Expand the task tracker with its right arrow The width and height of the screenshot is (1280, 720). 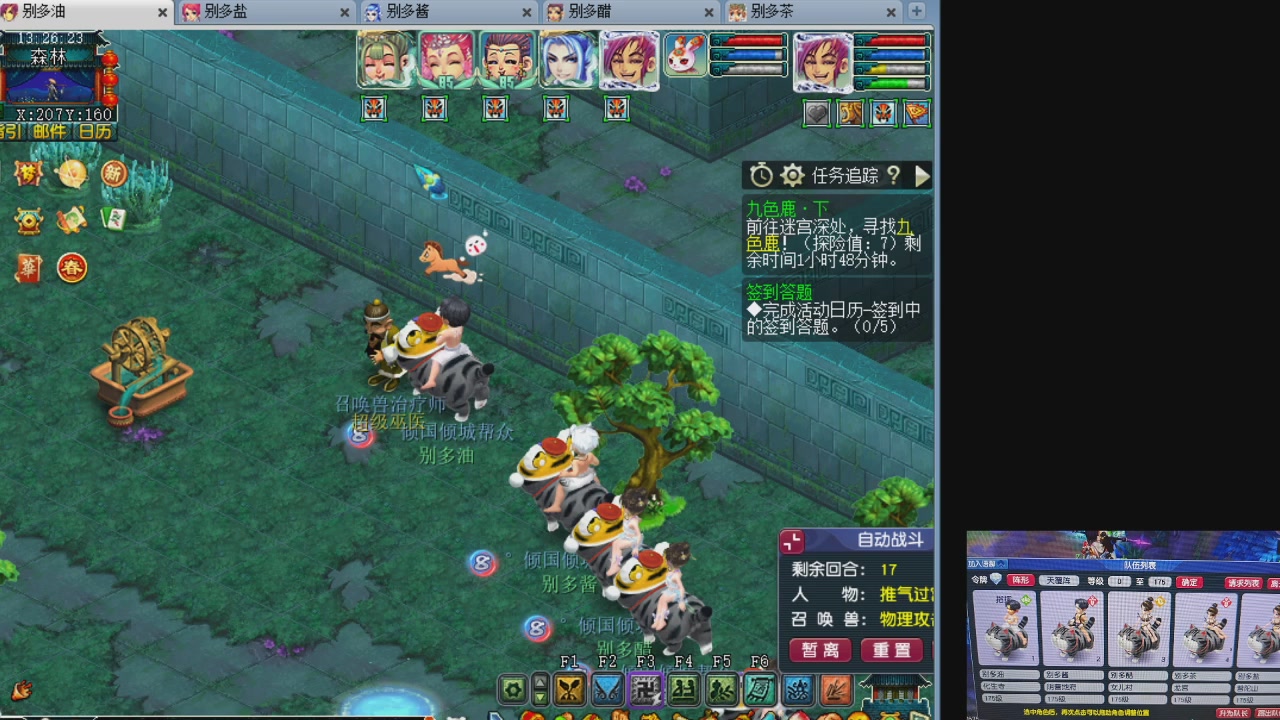[x=922, y=176]
